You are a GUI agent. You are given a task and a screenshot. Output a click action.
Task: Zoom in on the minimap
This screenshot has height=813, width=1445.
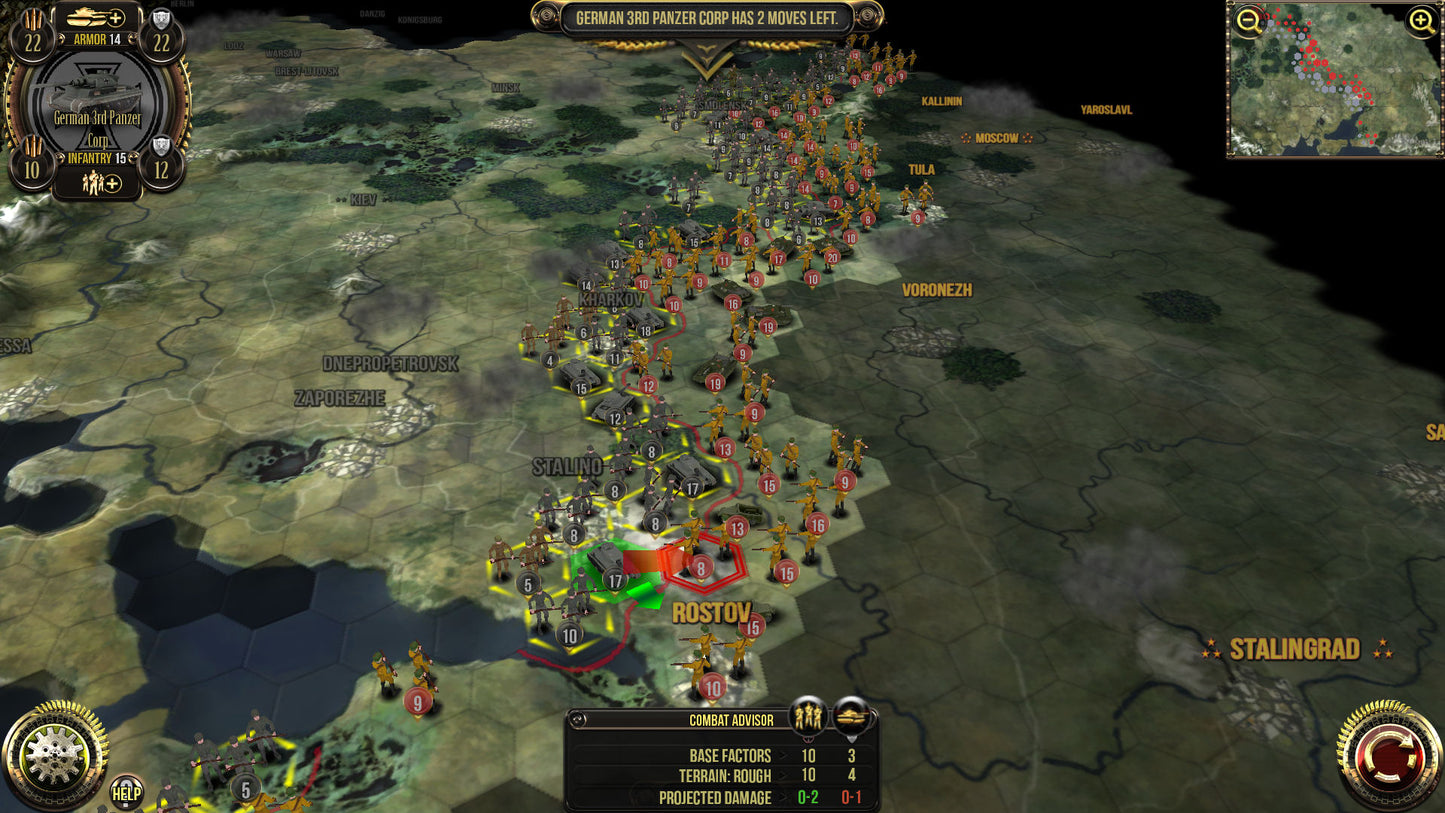[1422, 21]
